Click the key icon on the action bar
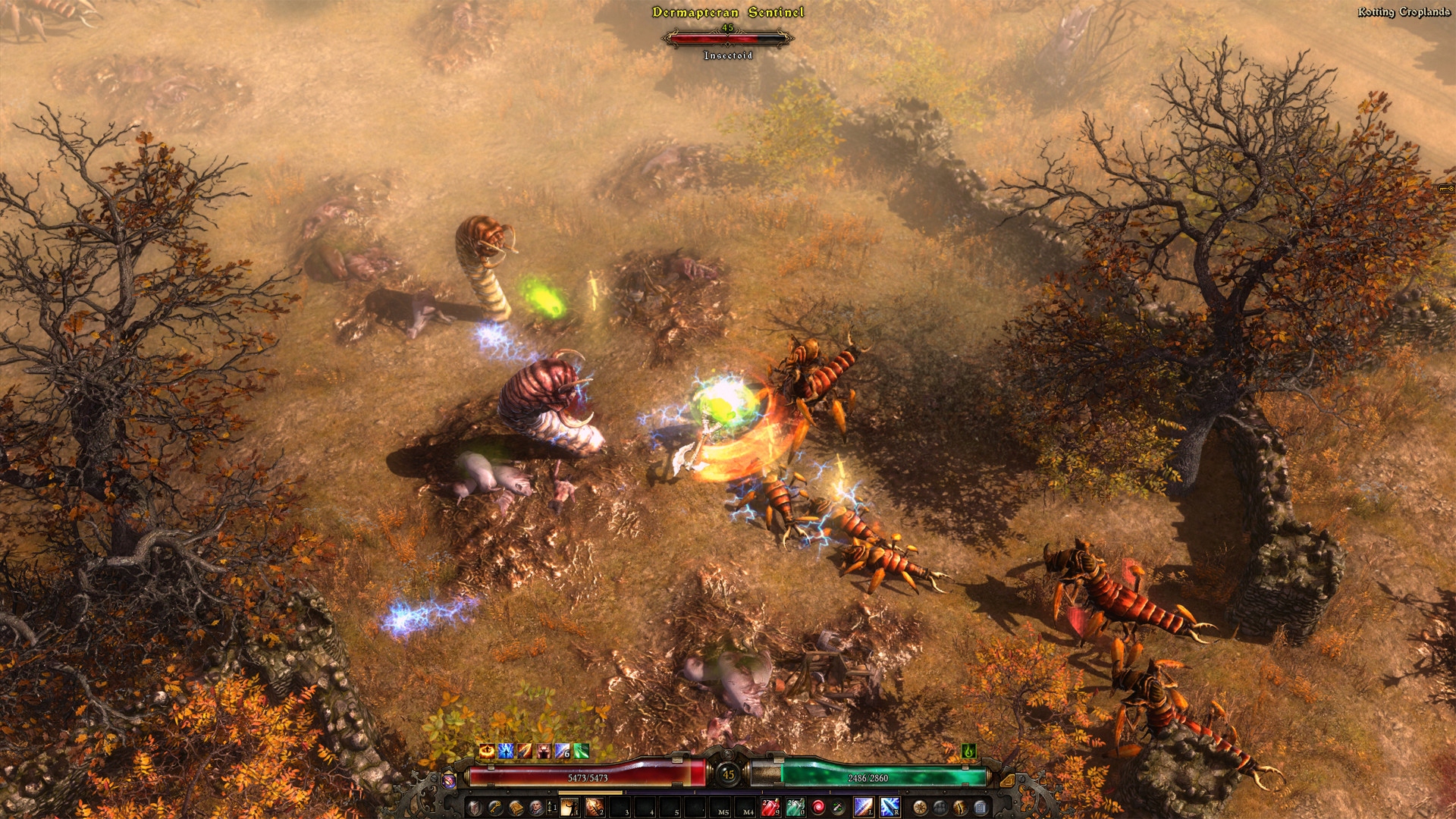The image size is (1456, 819). click(494, 806)
